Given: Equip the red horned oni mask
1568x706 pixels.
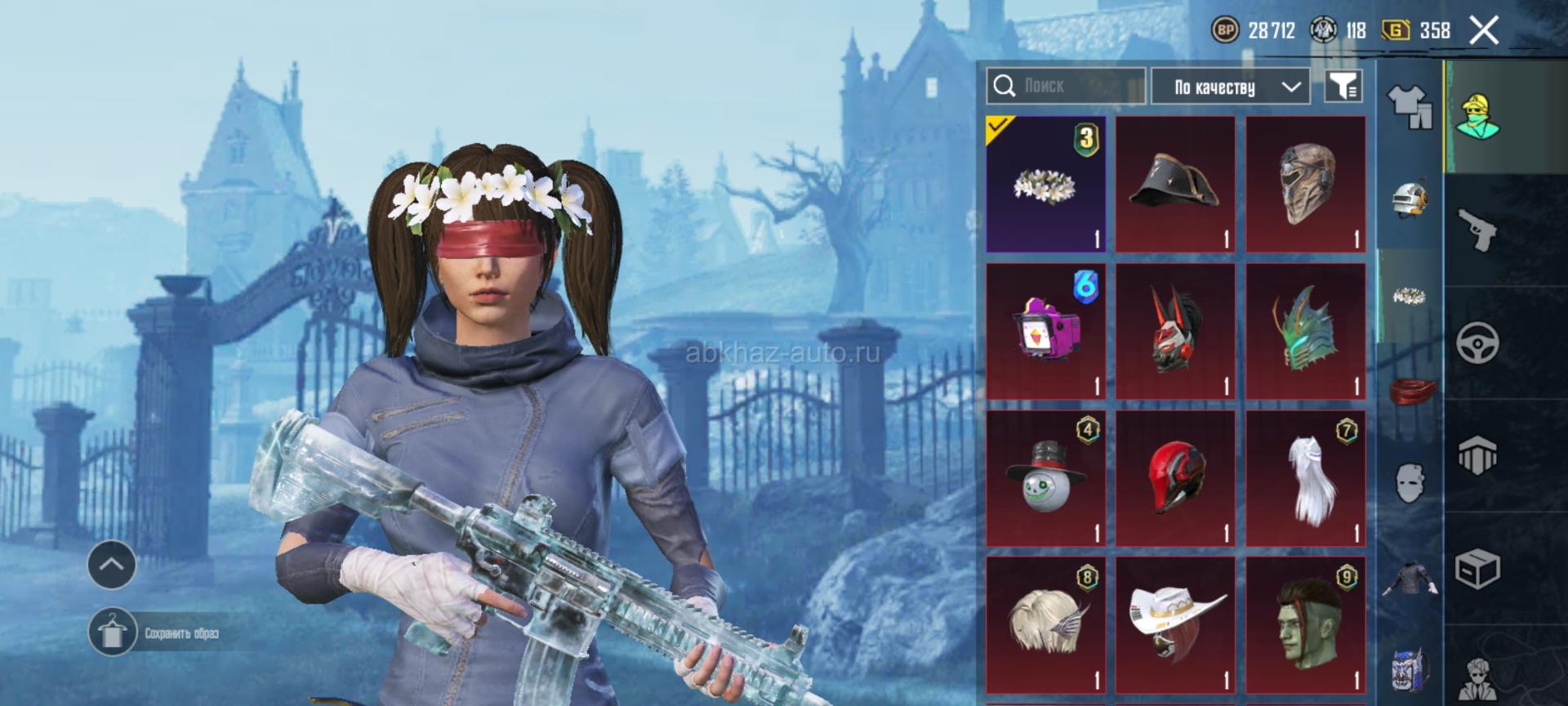Looking at the screenshot, I should coord(1175,331).
